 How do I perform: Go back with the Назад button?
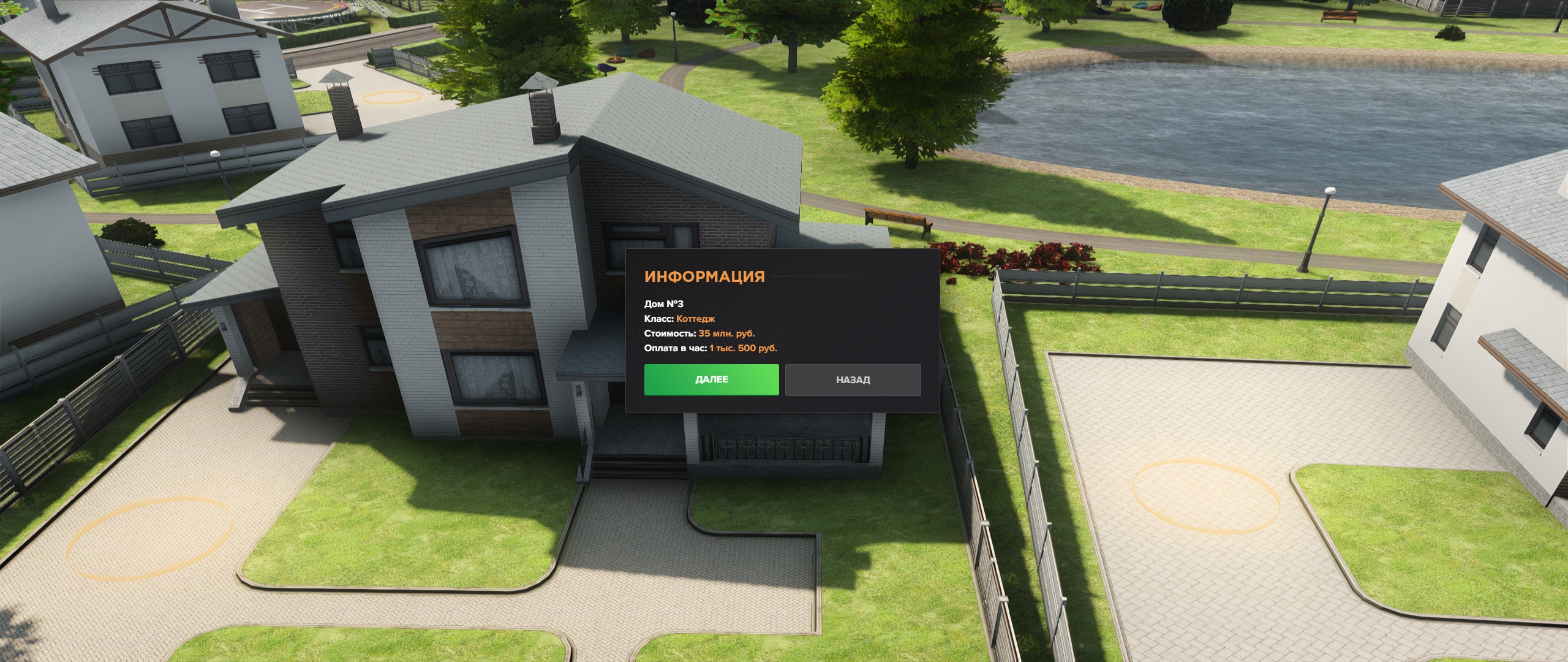(x=853, y=379)
